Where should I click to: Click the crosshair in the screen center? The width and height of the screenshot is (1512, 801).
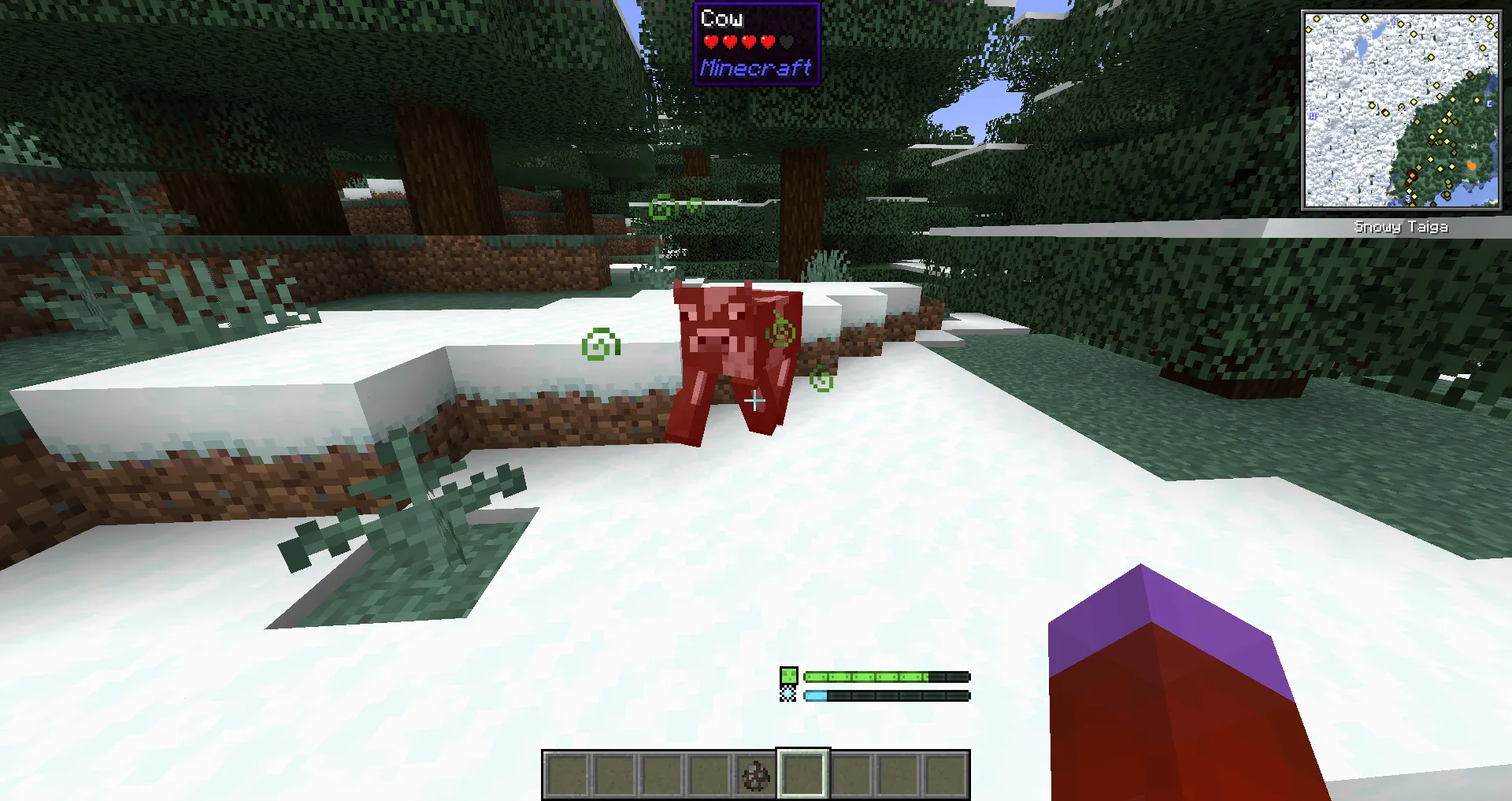pyautogui.click(x=755, y=401)
